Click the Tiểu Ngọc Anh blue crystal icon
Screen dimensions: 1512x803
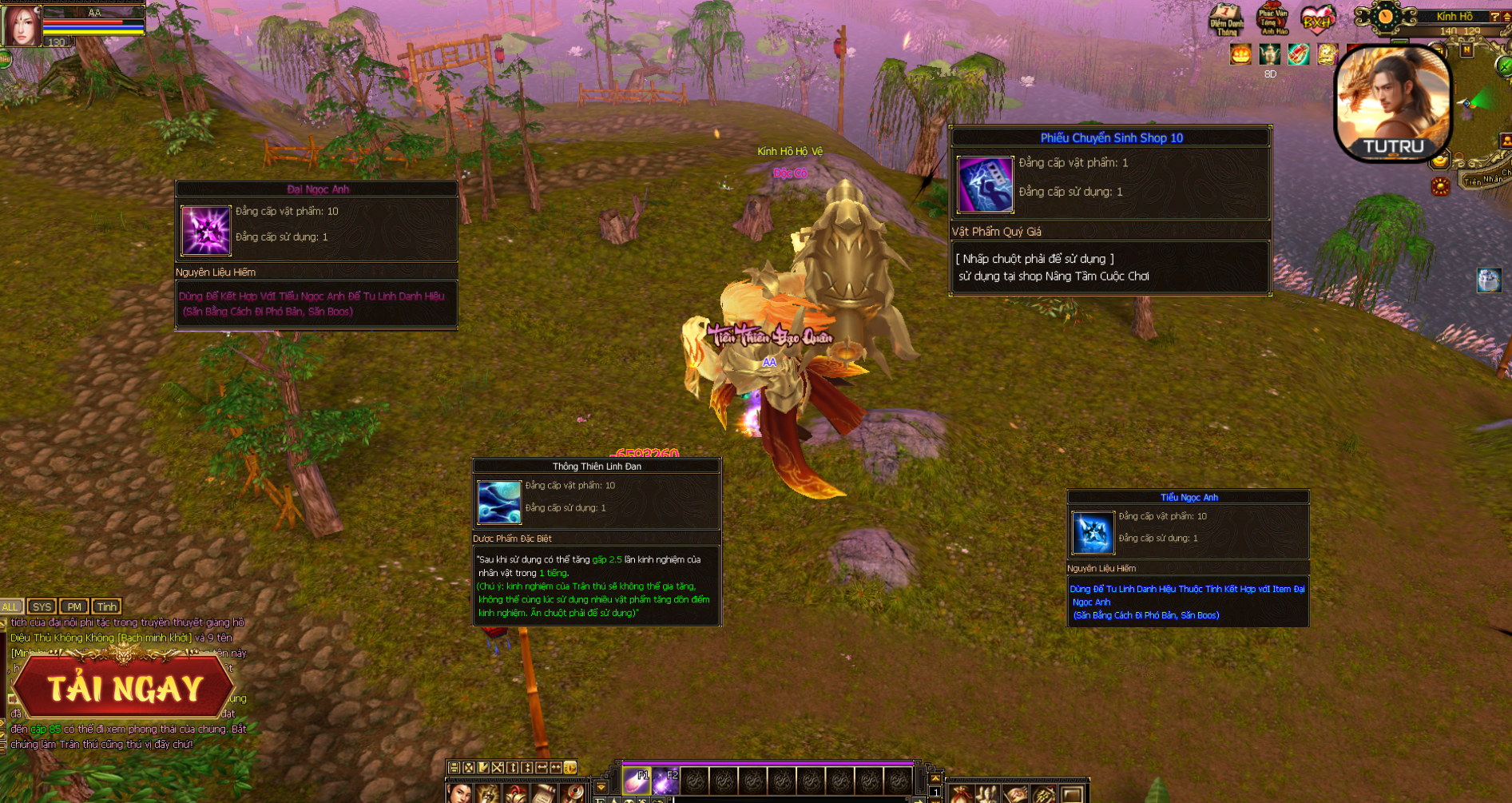coord(1092,532)
